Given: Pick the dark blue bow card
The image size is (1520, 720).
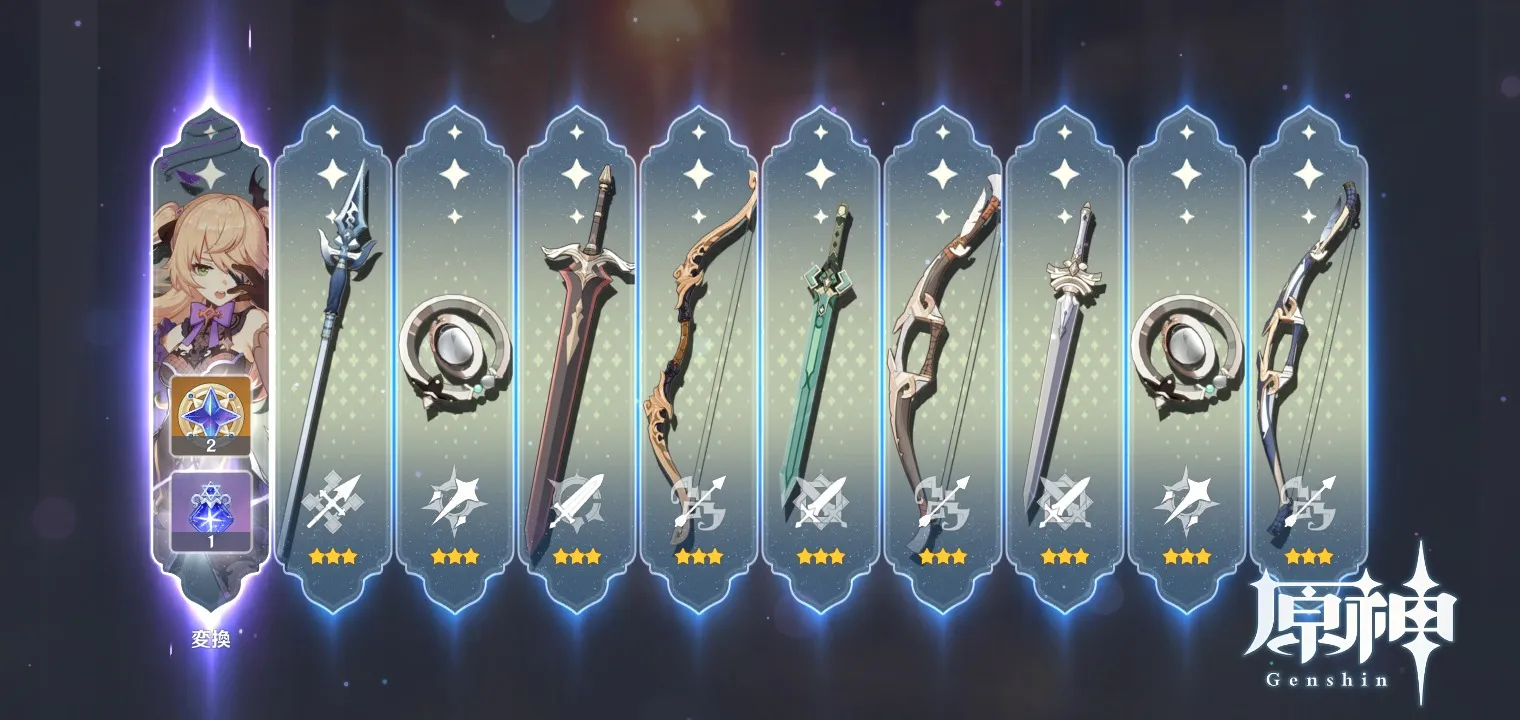Looking at the screenshot, I should [1308, 360].
